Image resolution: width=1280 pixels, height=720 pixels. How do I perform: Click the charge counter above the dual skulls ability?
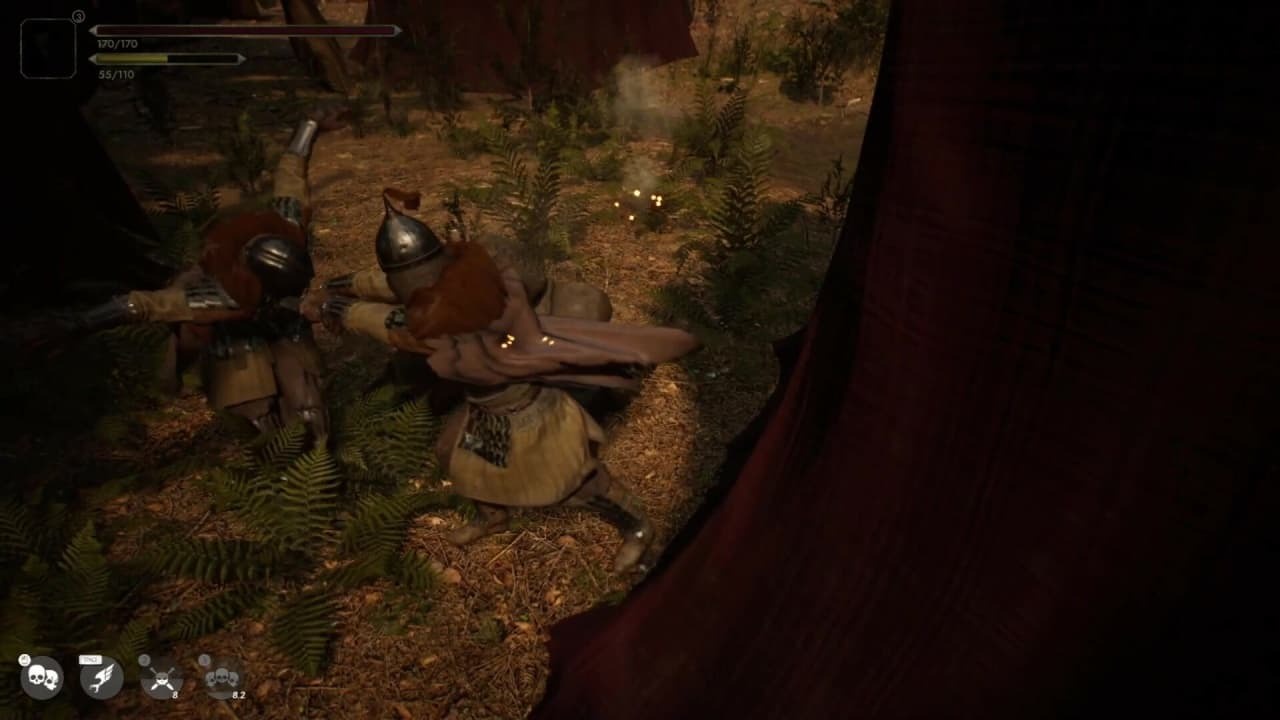[x=24, y=660]
